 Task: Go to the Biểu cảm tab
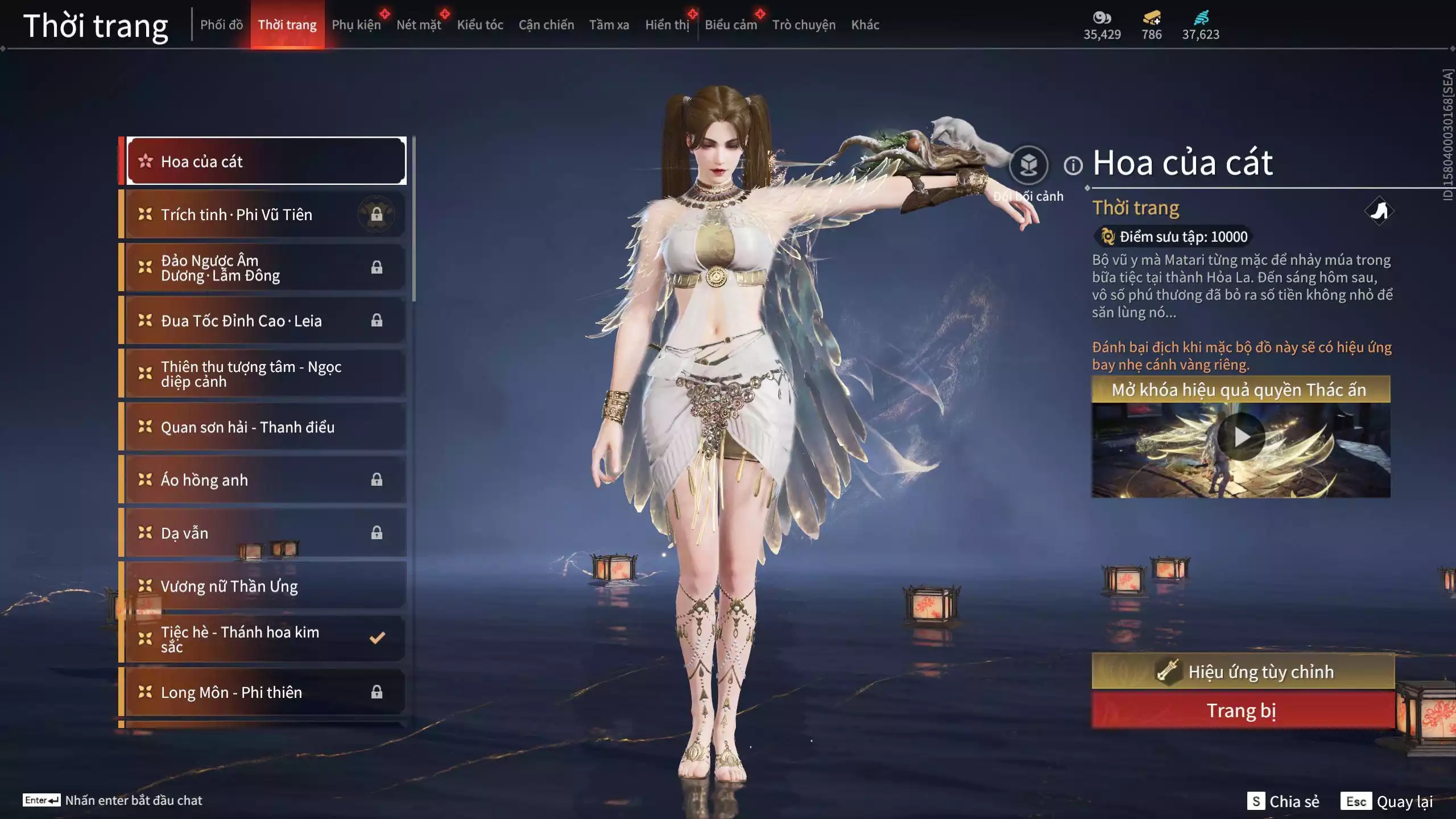pos(731,25)
